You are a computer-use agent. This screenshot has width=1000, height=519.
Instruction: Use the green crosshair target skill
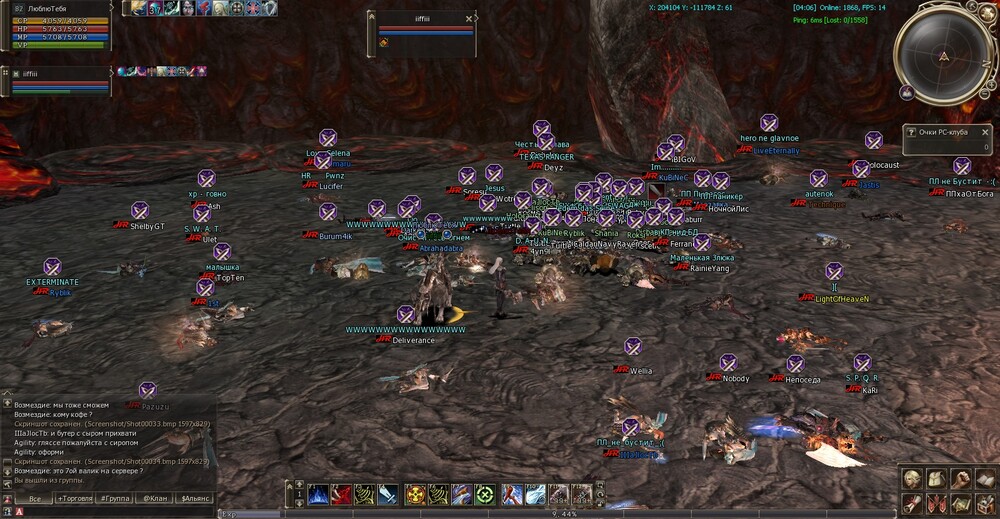coord(486,494)
